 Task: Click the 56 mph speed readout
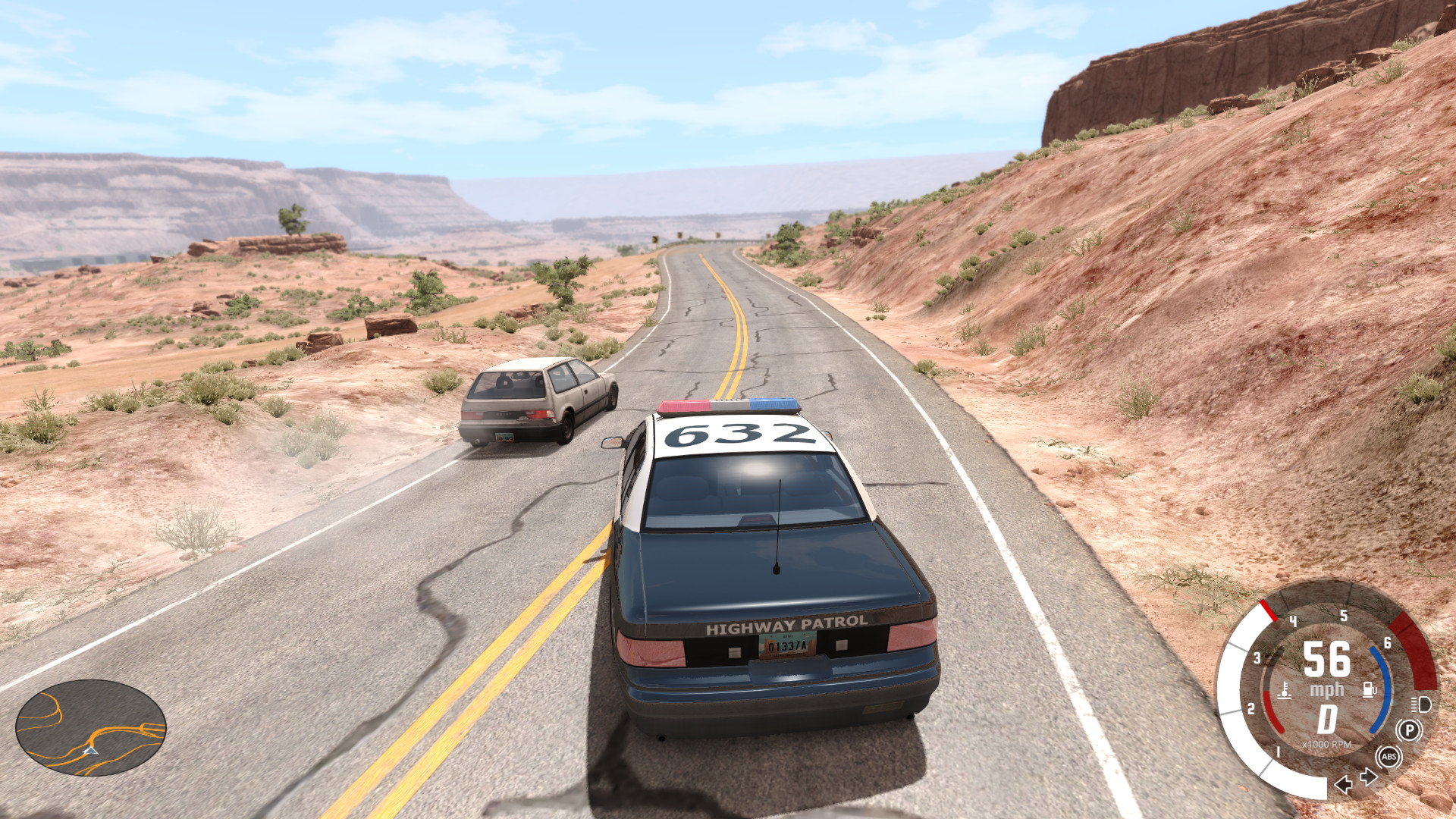(x=1326, y=659)
